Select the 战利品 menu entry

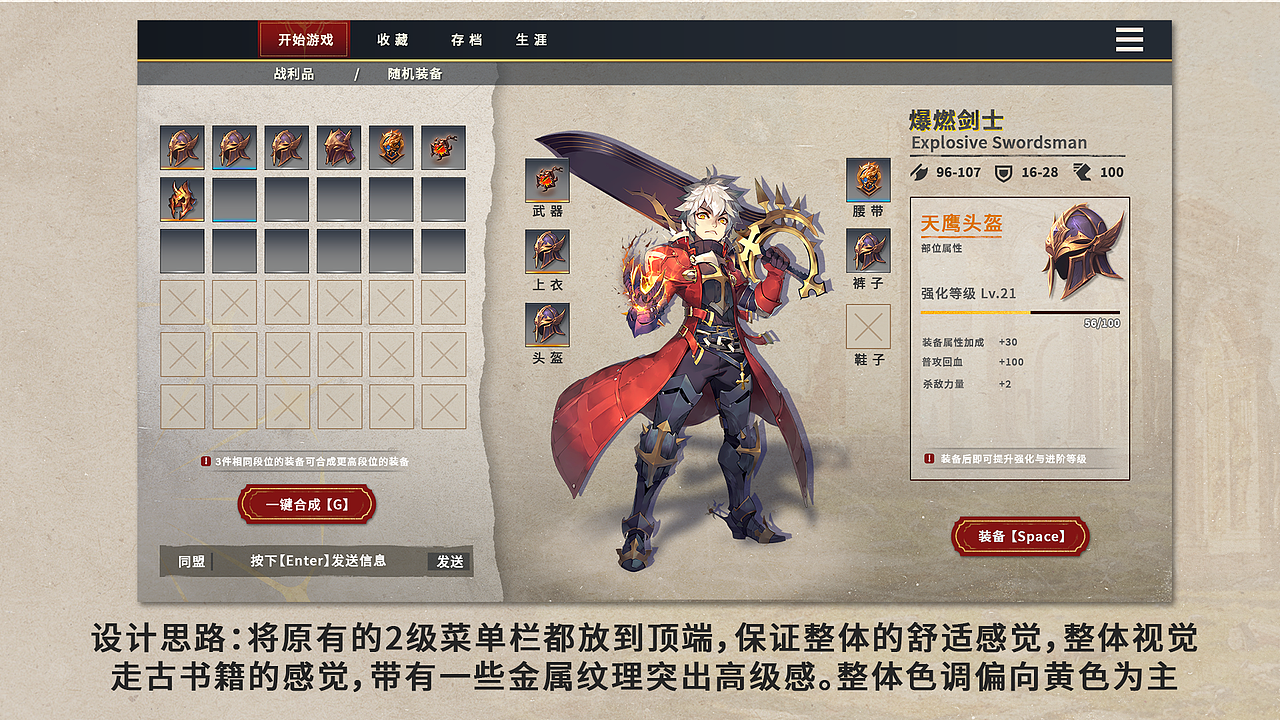point(296,73)
